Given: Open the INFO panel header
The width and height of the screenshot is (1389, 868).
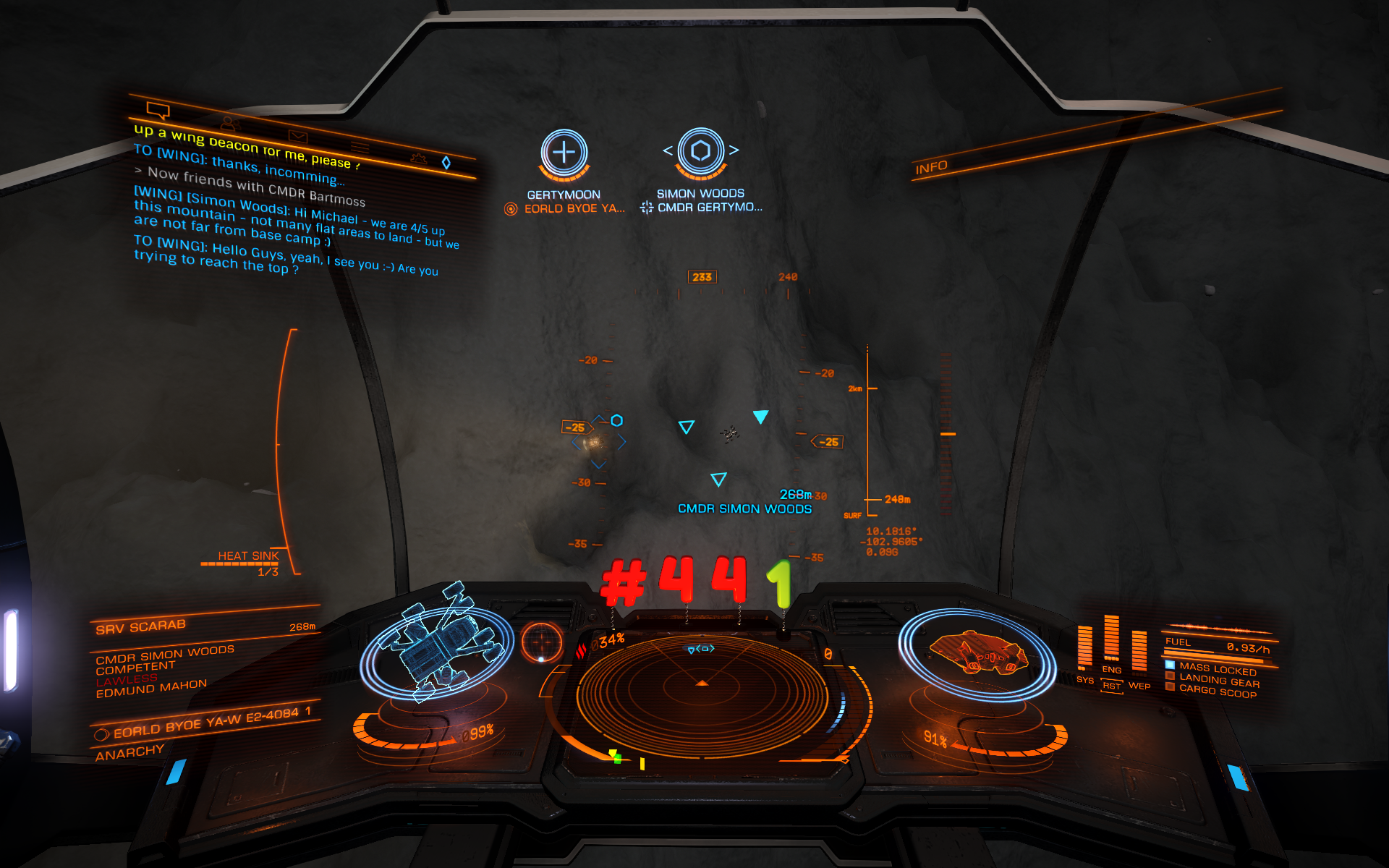Looking at the screenshot, I should coord(931,168).
